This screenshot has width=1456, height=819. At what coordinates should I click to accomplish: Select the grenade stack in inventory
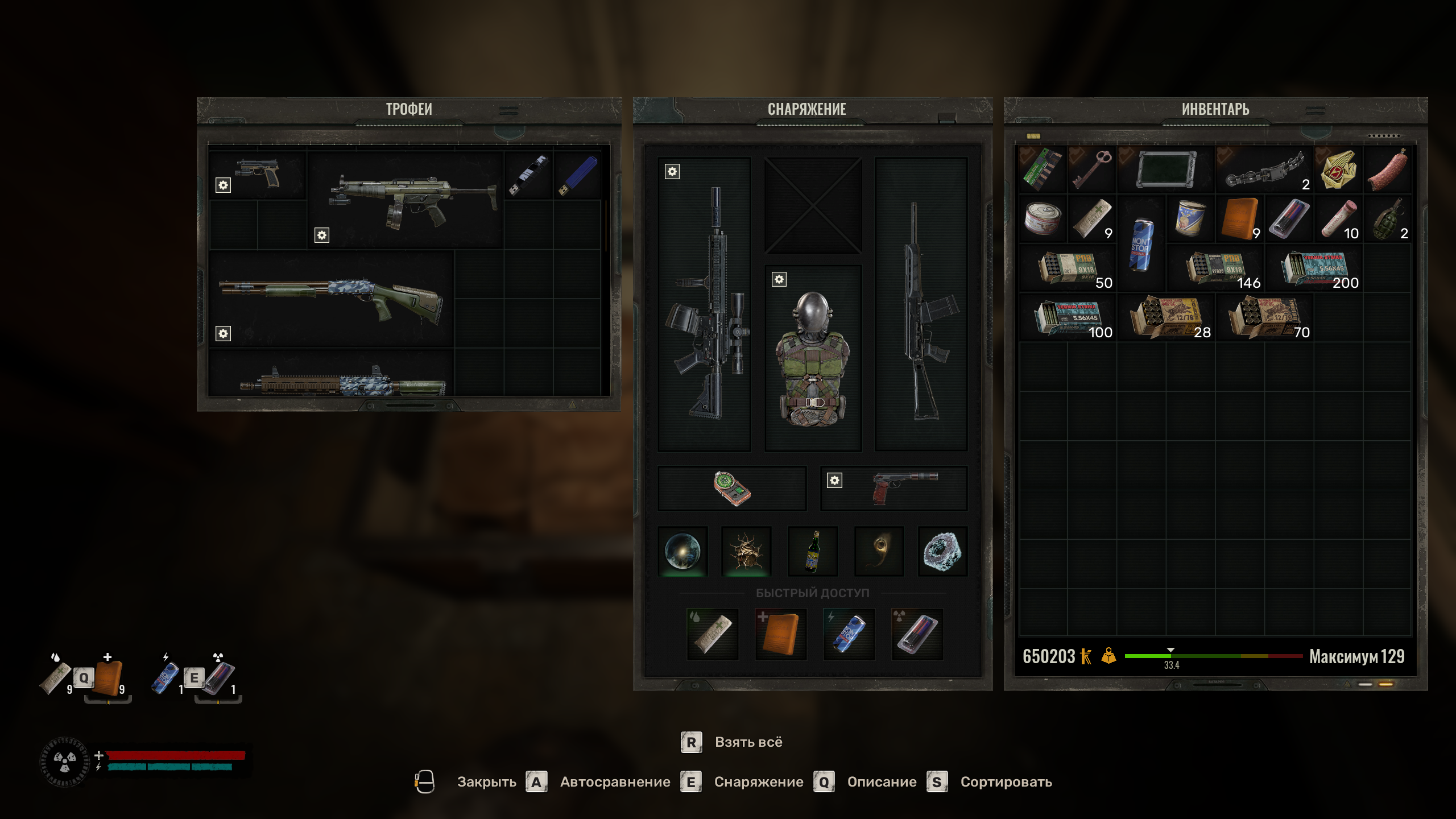pos(1387,219)
